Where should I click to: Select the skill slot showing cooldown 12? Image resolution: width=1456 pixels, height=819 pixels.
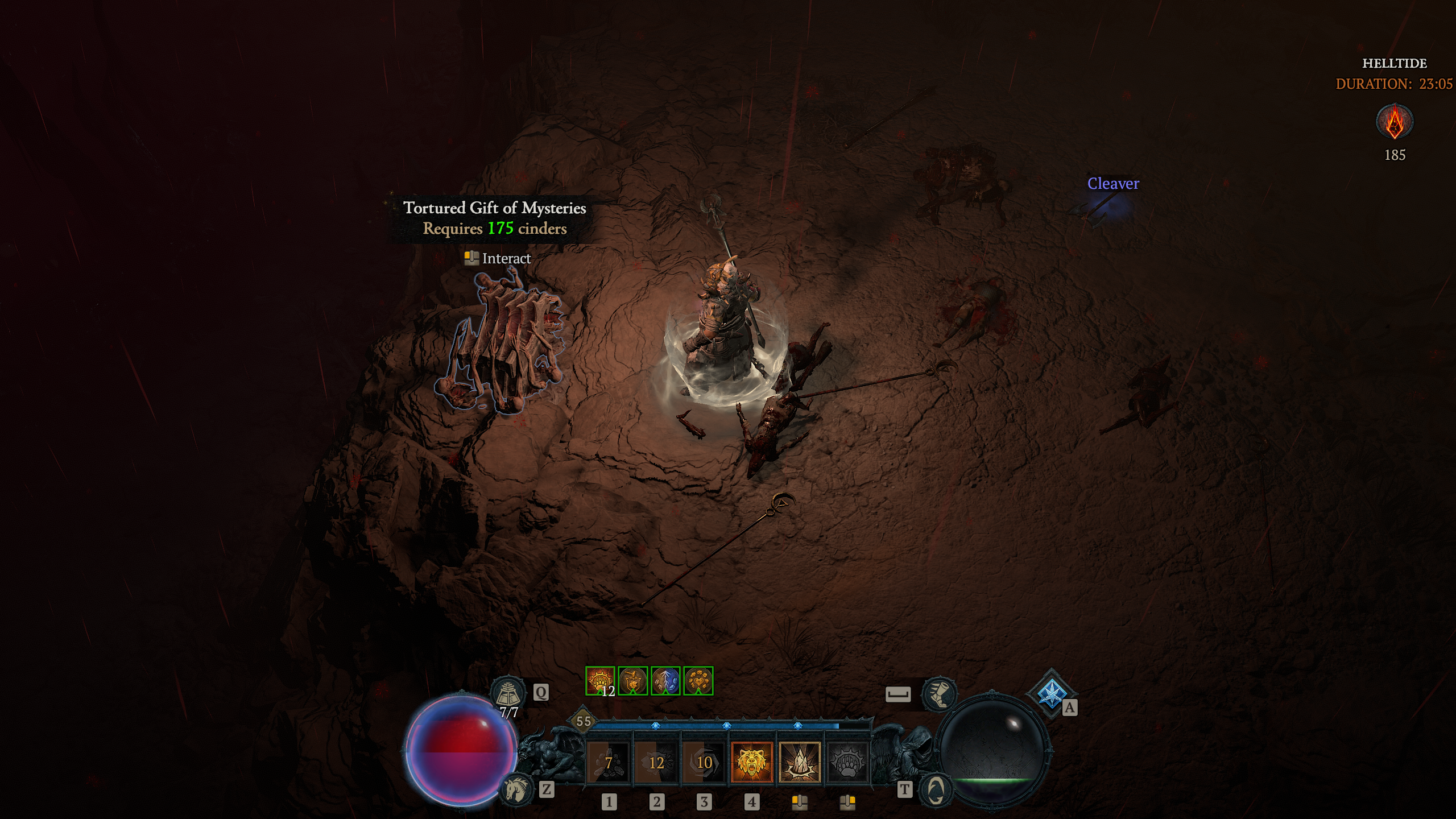coord(656,762)
